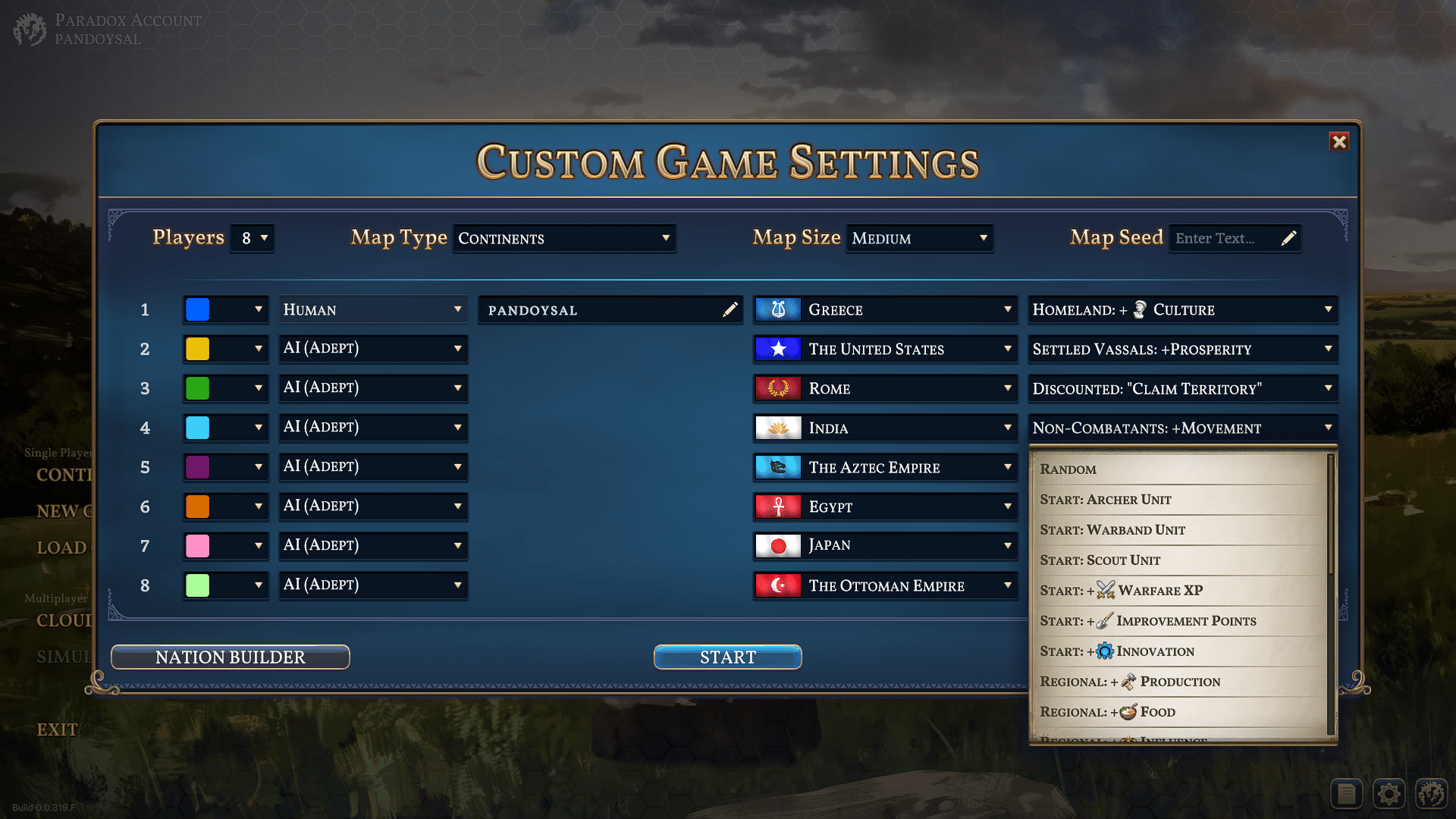Click the lion emblem icon bottom right corner

(1432, 793)
